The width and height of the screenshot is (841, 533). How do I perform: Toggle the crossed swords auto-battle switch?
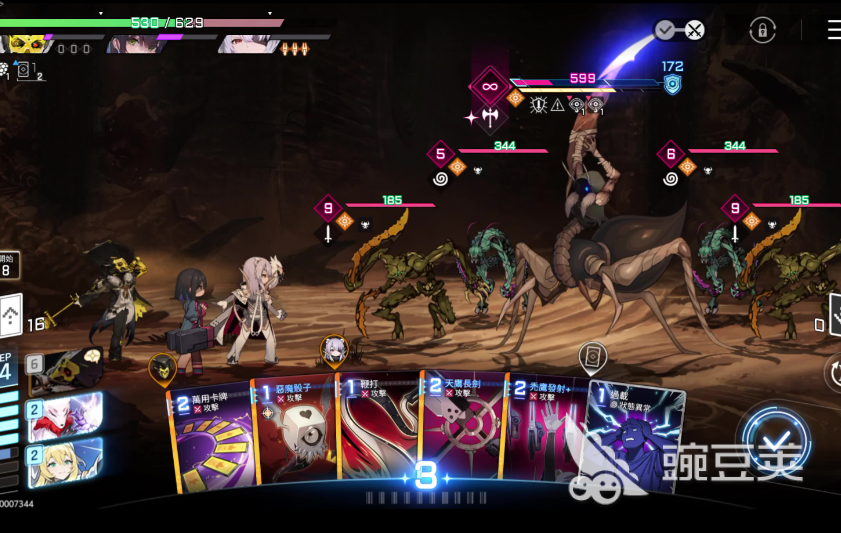[x=680, y=30]
